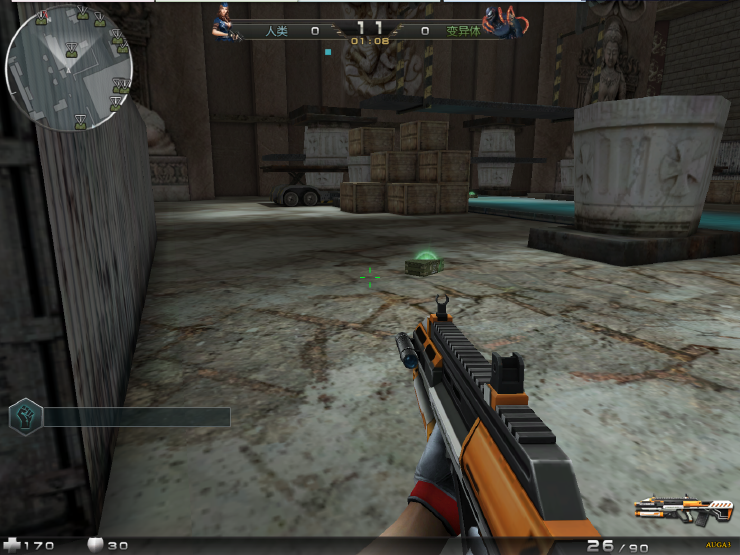Select the fist skill hexagon icon

[x=25, y=416]
